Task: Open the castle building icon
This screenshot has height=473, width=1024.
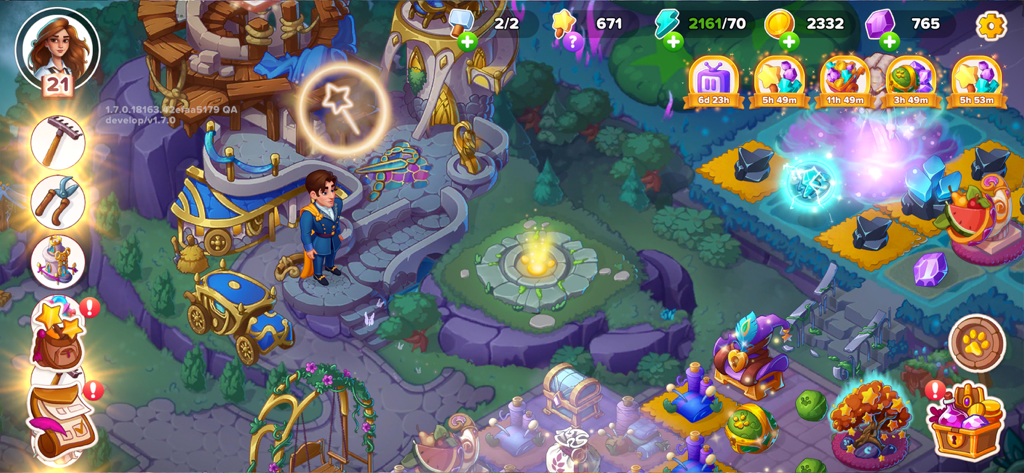Action: tap(57, 261)
